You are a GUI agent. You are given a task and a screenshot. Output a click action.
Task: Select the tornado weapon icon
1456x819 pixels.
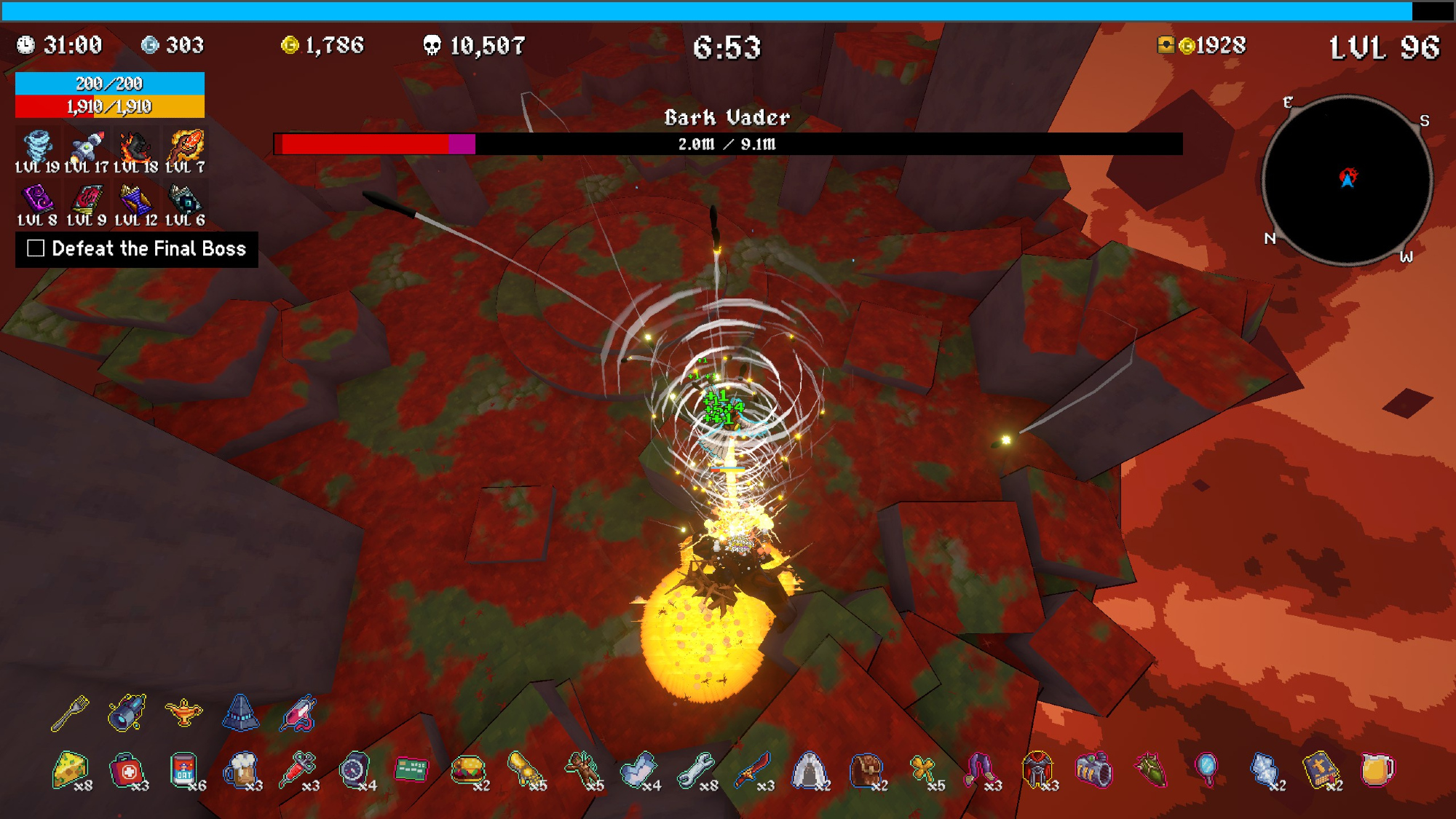(x=37, y=147)
